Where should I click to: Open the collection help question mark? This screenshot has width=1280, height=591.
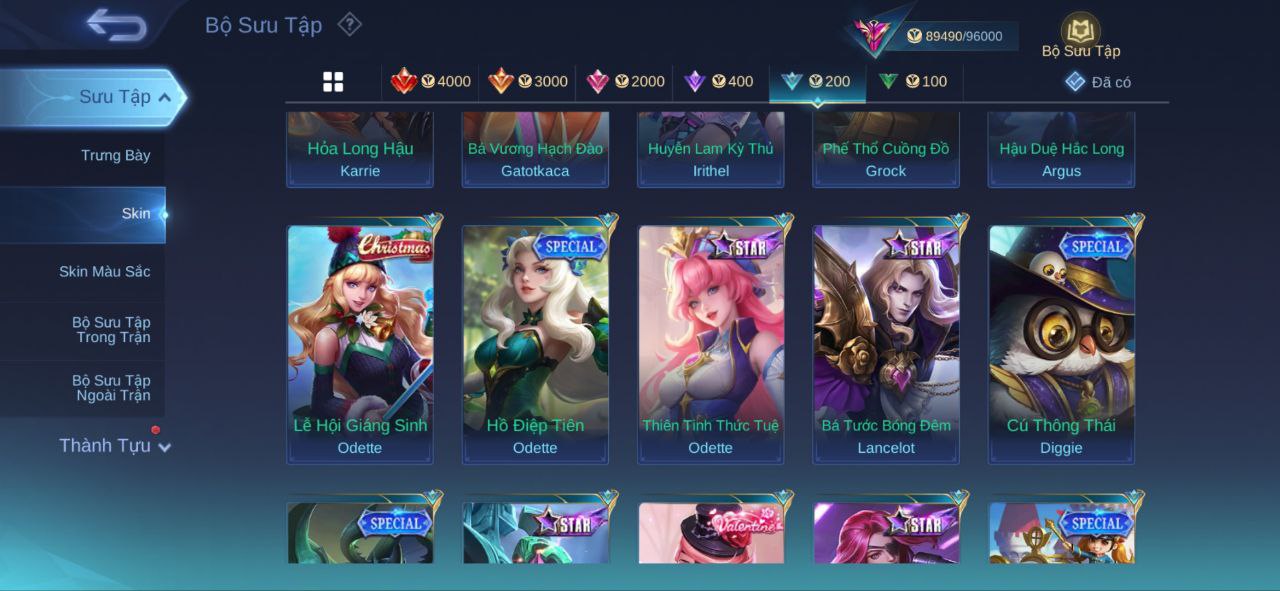click(x=349, y=24)
